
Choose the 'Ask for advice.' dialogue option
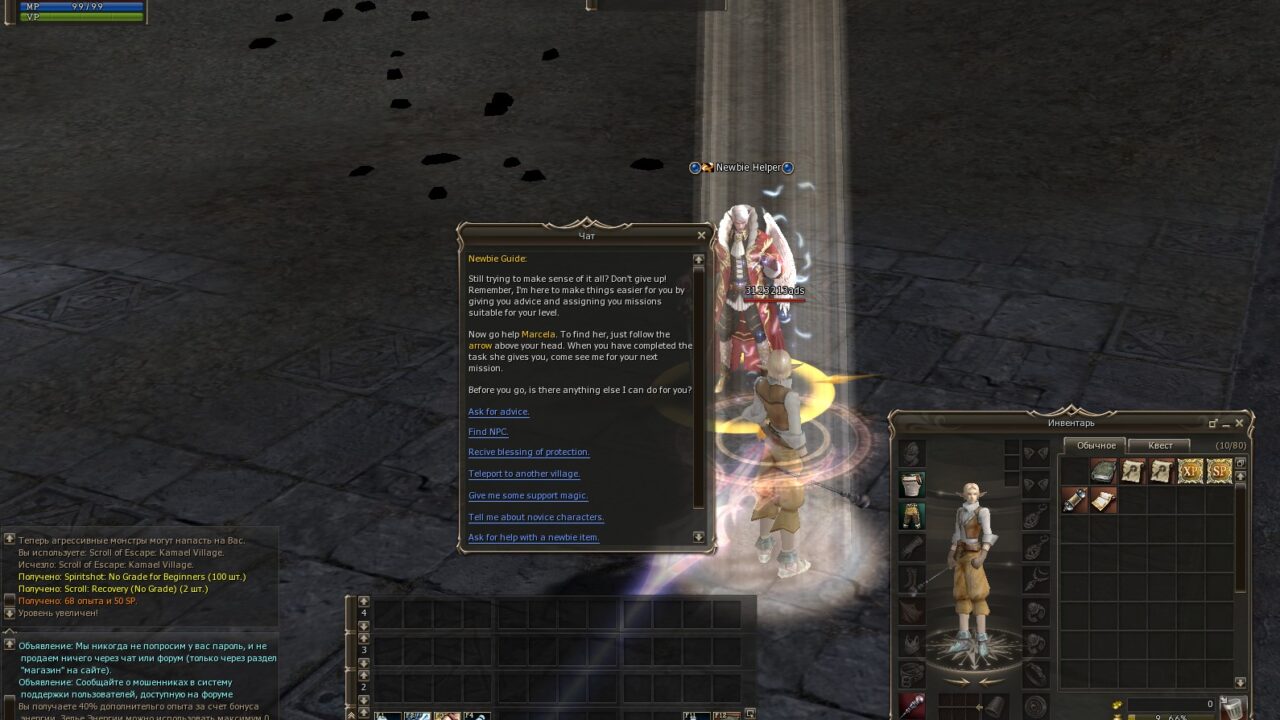click(499, 412)
